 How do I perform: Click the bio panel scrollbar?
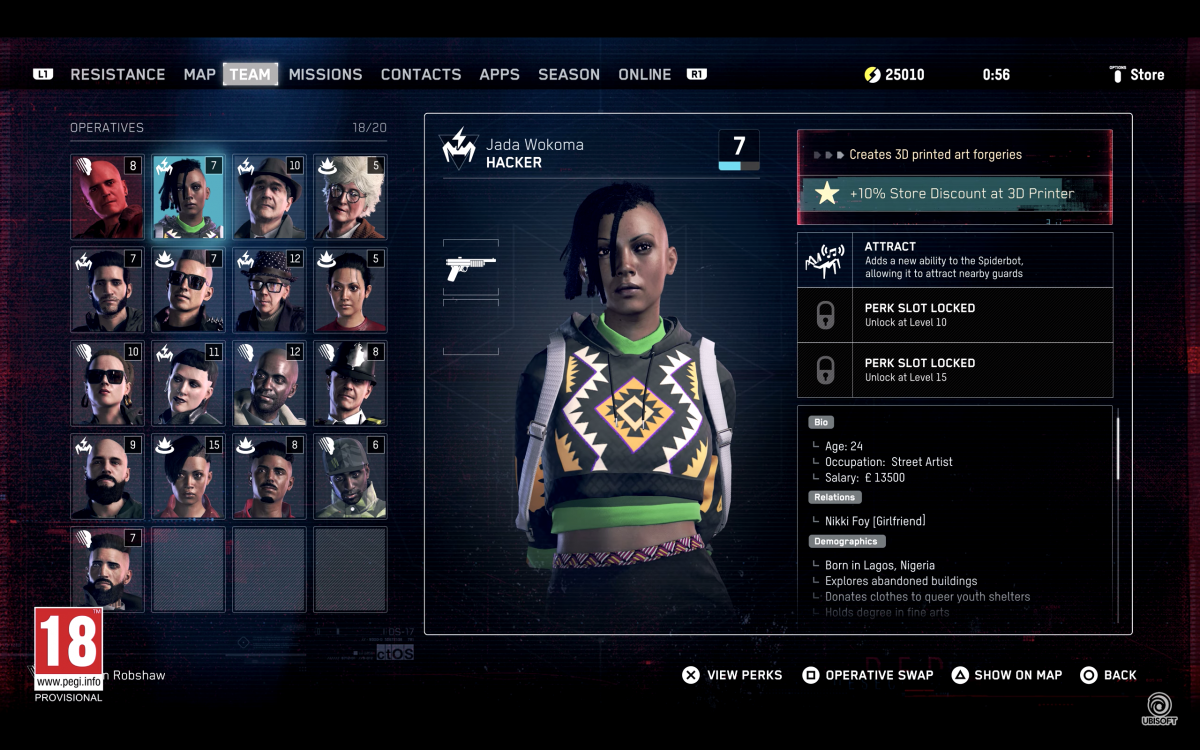click(x=1117, y=450)
